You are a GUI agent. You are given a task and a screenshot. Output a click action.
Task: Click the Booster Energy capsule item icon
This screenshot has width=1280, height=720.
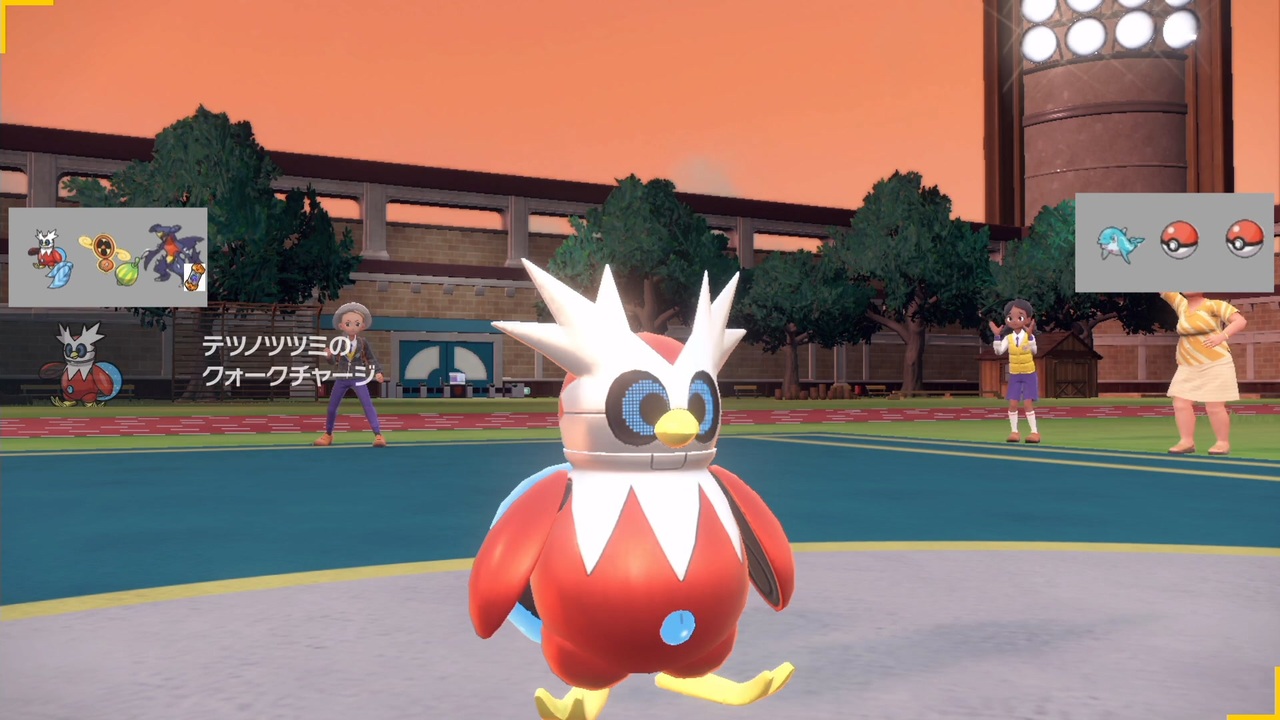pos(193,276)
